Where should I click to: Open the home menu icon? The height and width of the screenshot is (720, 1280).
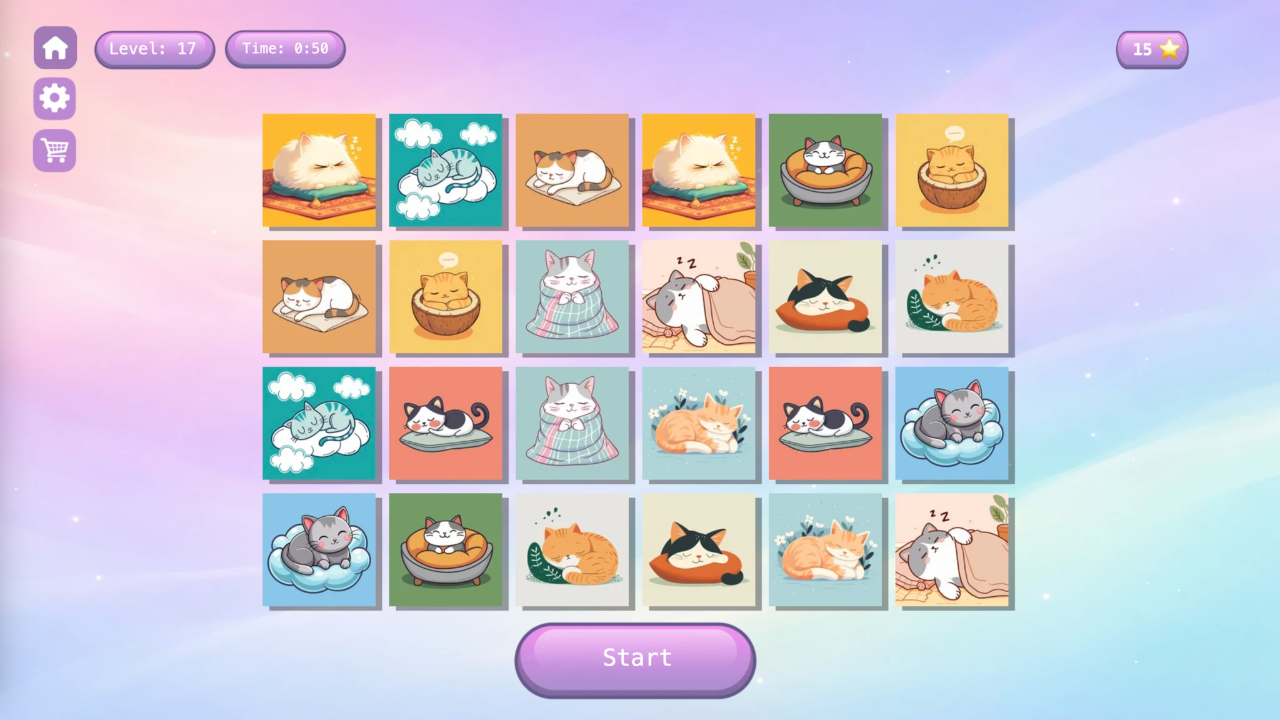coord(55,47)
